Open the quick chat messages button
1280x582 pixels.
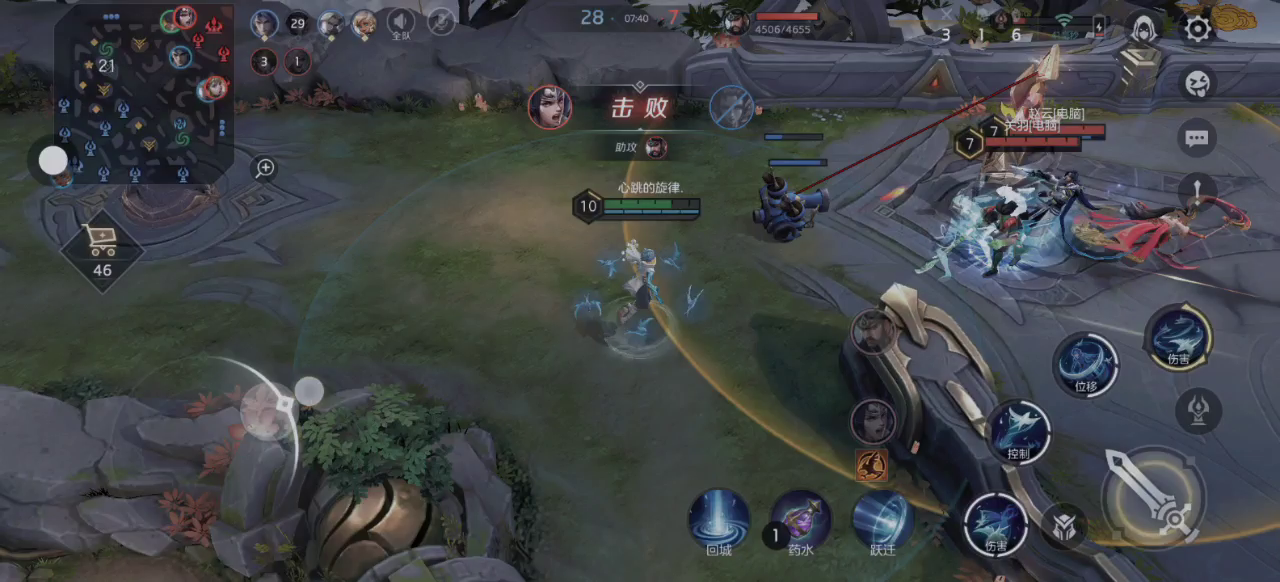[x=1197, y=139]
